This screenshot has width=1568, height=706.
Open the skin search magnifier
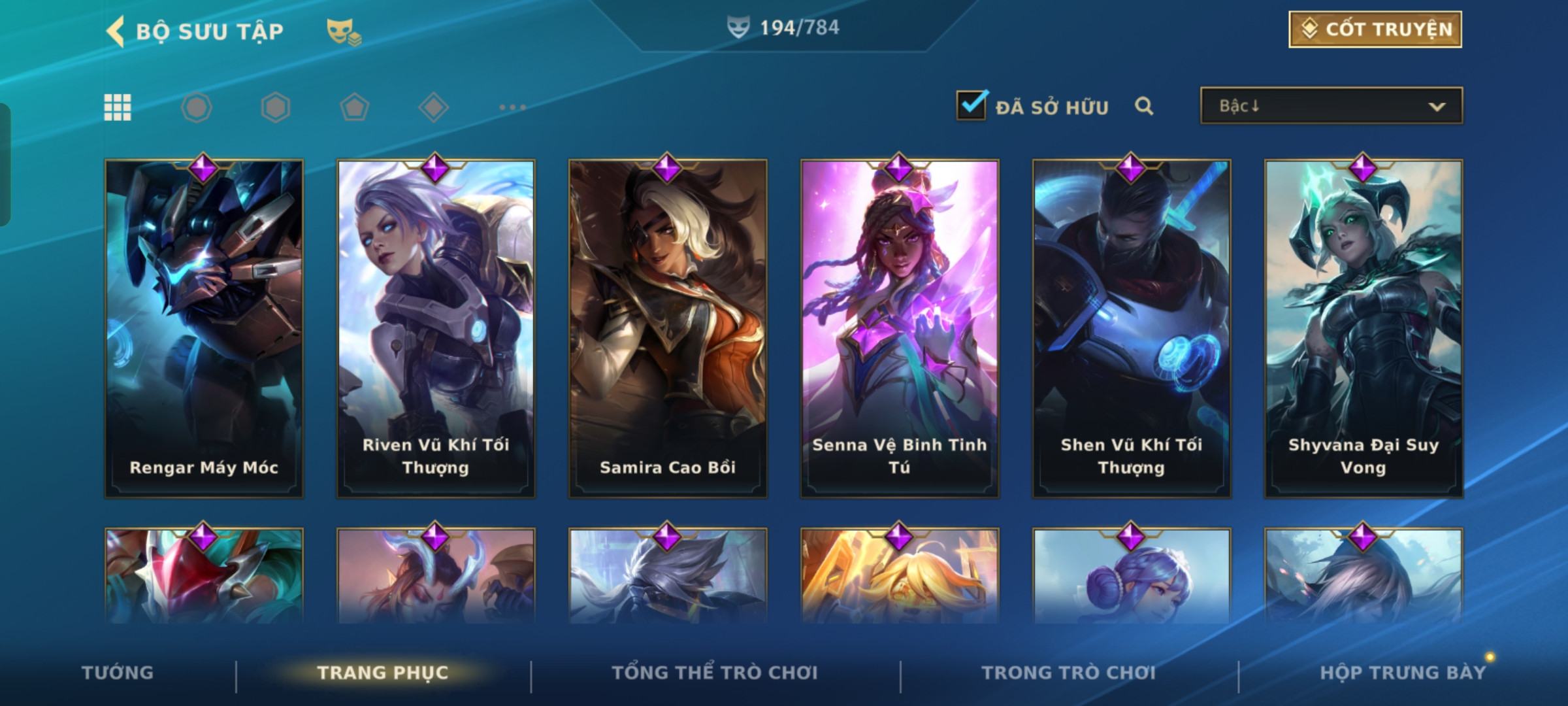1143,106
